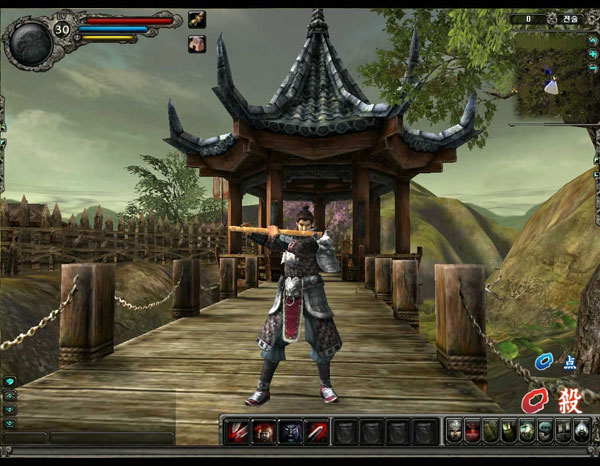Select the golden weapon buff icon
This screenshot has height=466, width=600.
click(x=198, y=18)
